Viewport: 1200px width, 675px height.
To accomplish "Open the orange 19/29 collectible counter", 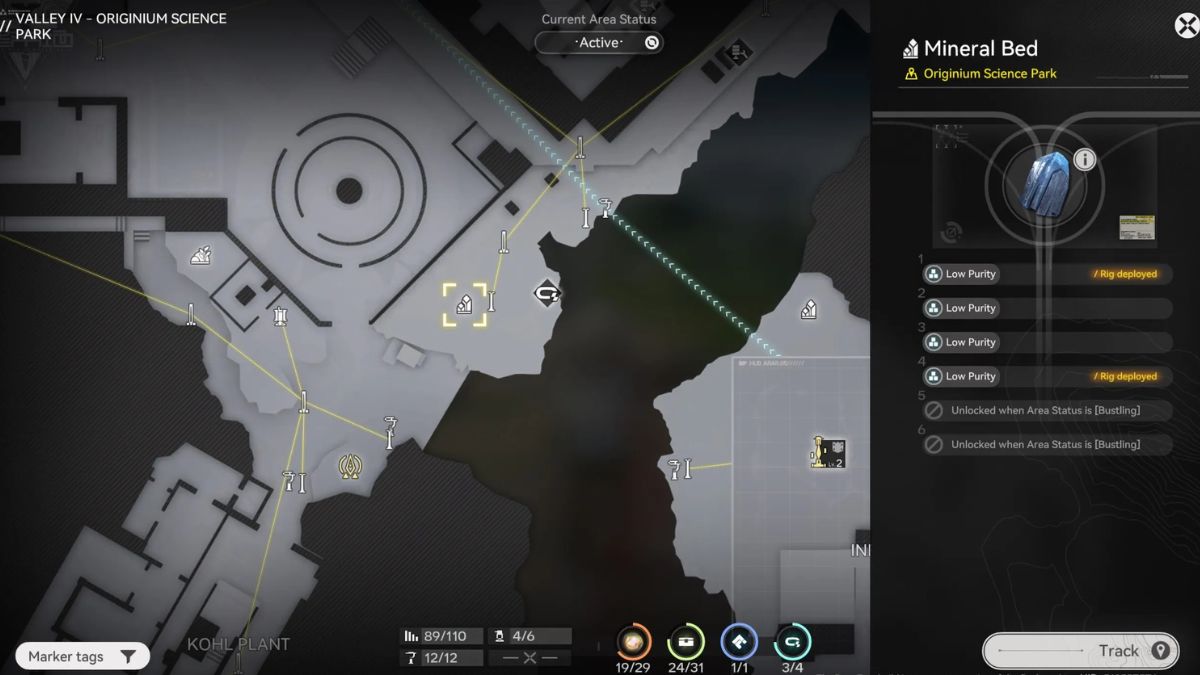I will pos(633,642).
